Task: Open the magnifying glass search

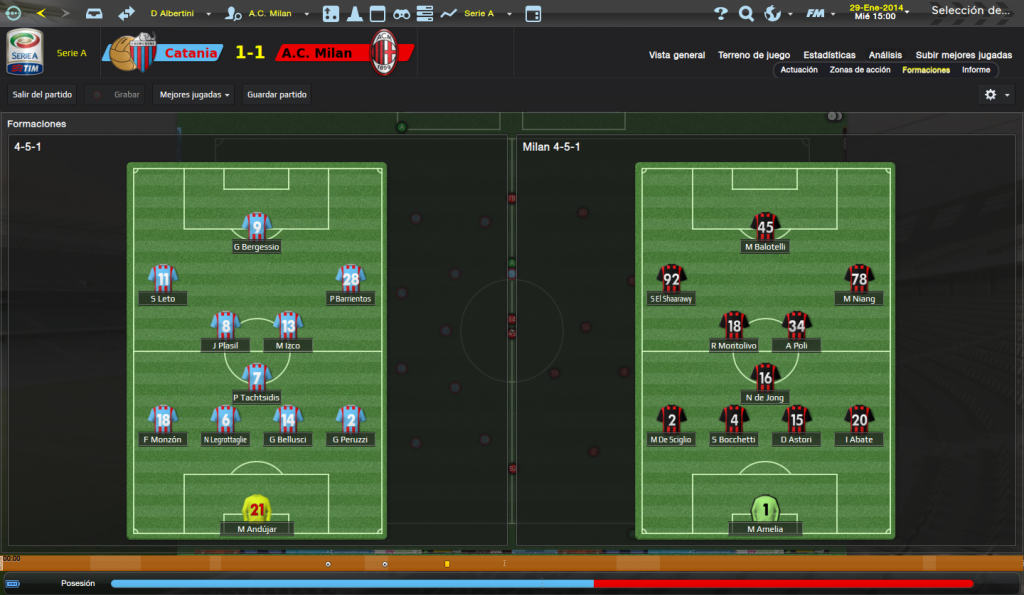Action: coord(746,14)
